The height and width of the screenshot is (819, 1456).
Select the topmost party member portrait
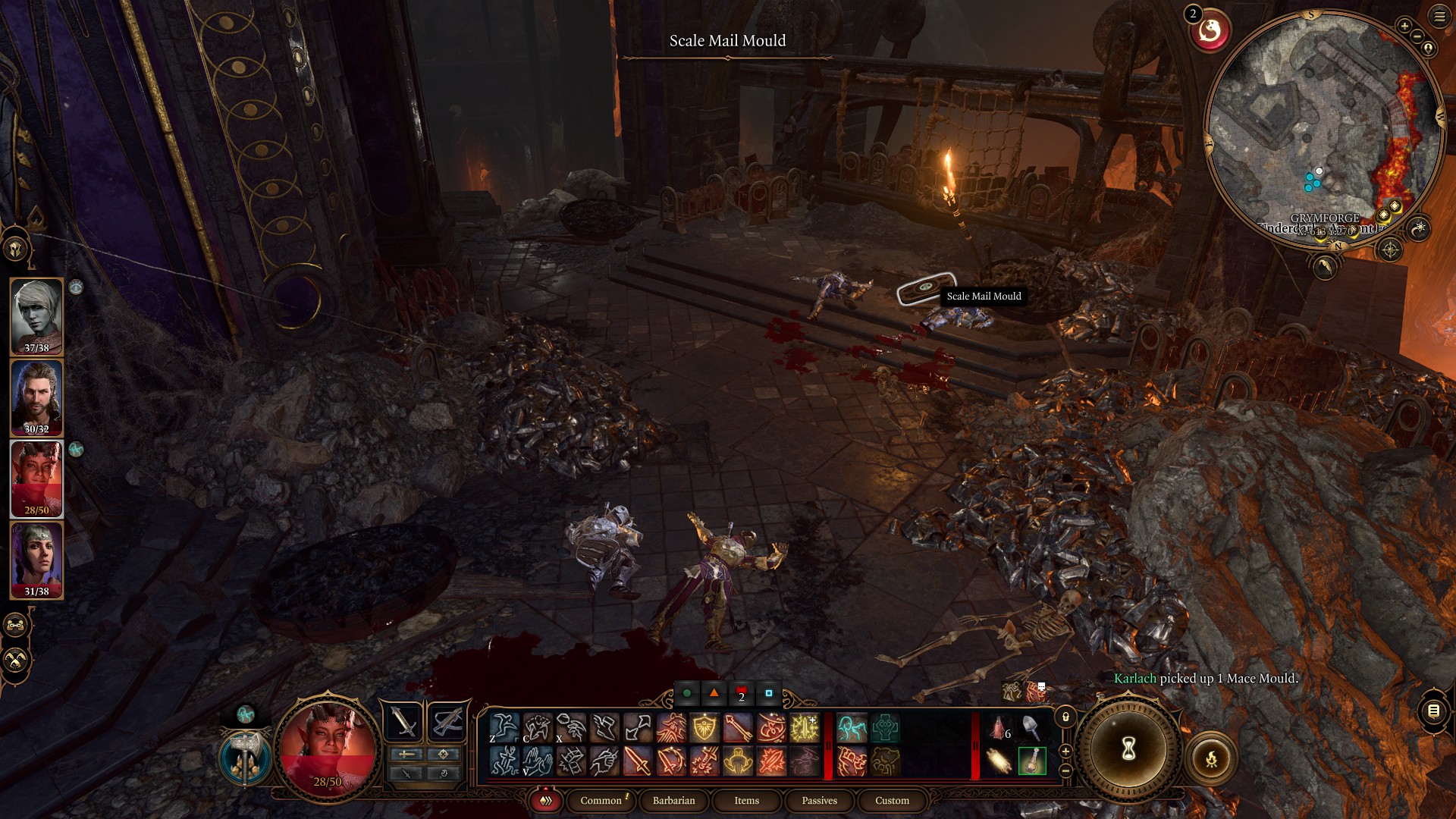36,315
